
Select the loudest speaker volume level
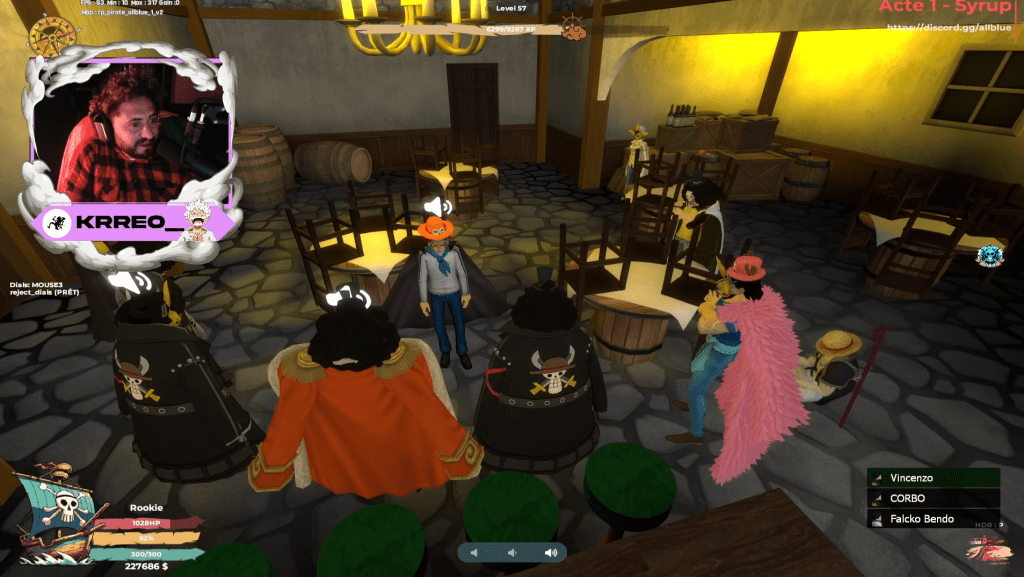pos(549,552)
